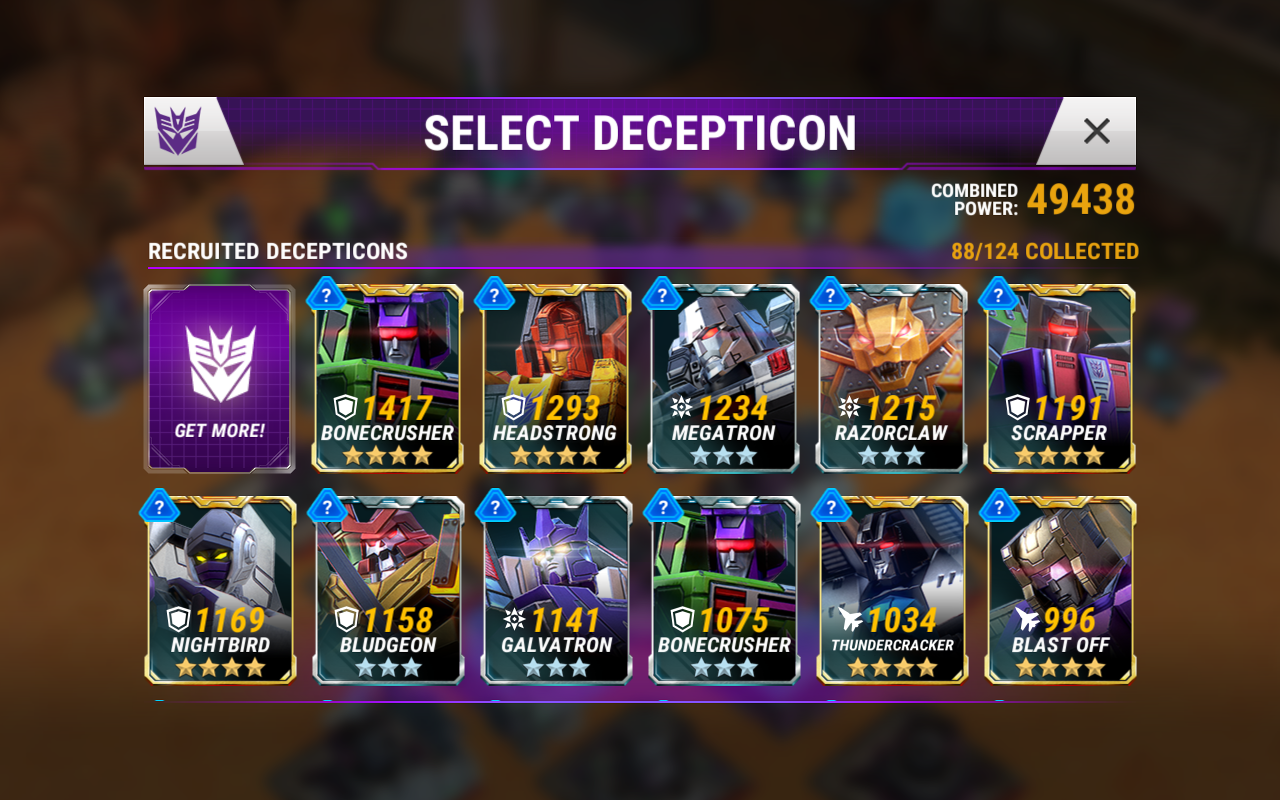The height and width of the screenshot is (800, 1280).
Task: Show info for Nightbird via question mark
Action: tap(158, 506)
